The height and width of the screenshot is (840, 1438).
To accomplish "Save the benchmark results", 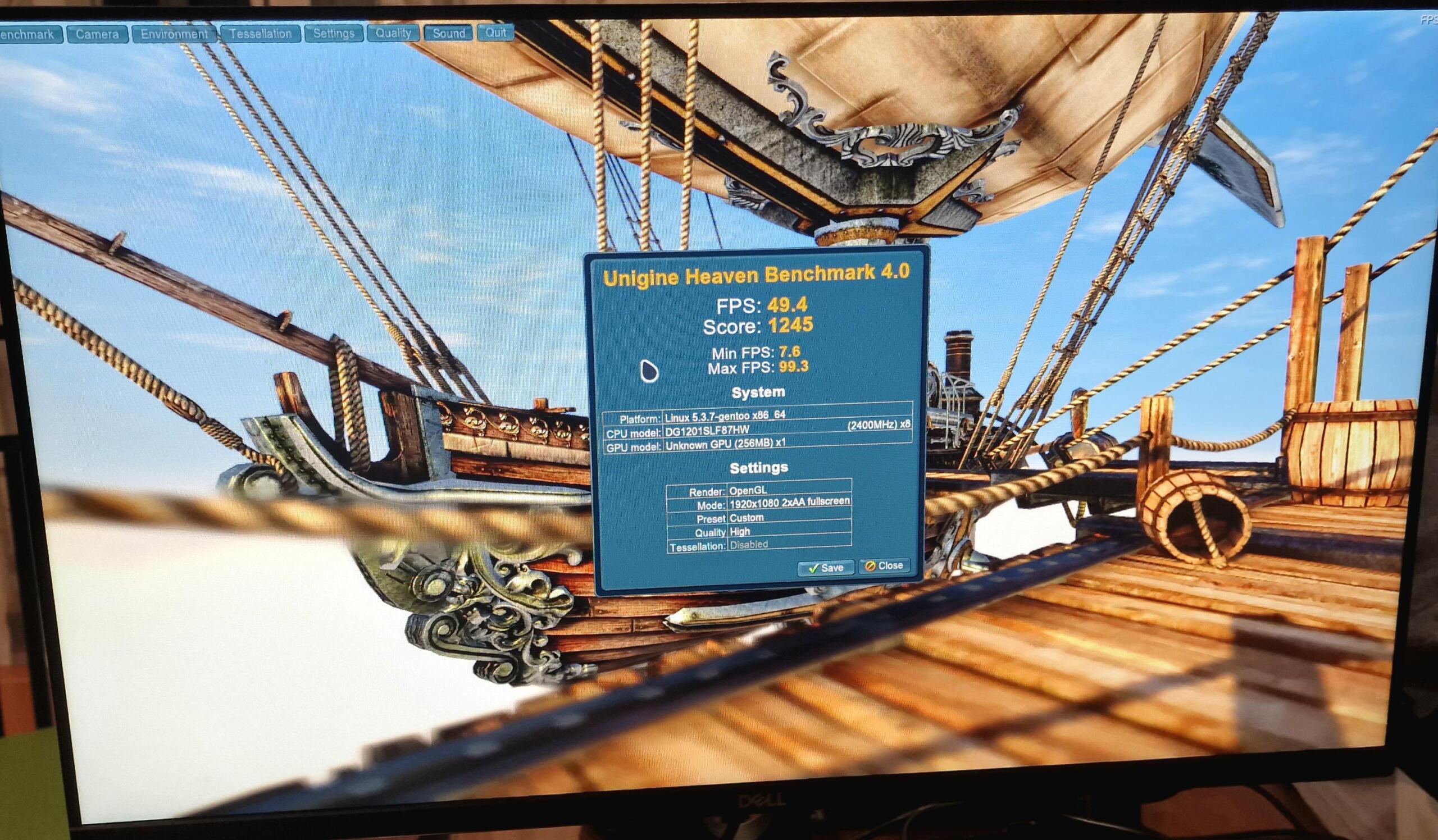I will pos(826,568).
